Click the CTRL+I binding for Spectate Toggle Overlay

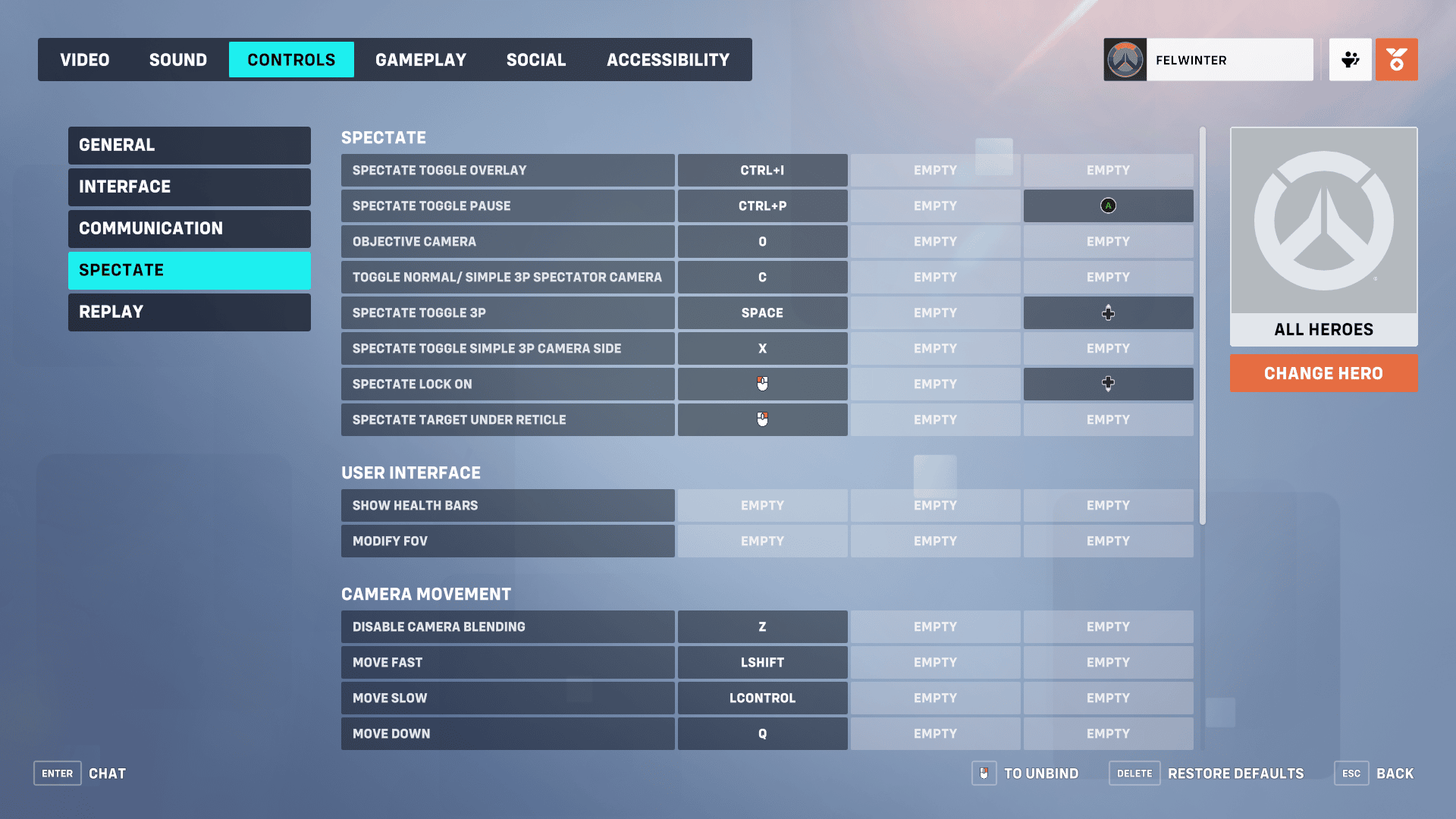pos(762,170)
